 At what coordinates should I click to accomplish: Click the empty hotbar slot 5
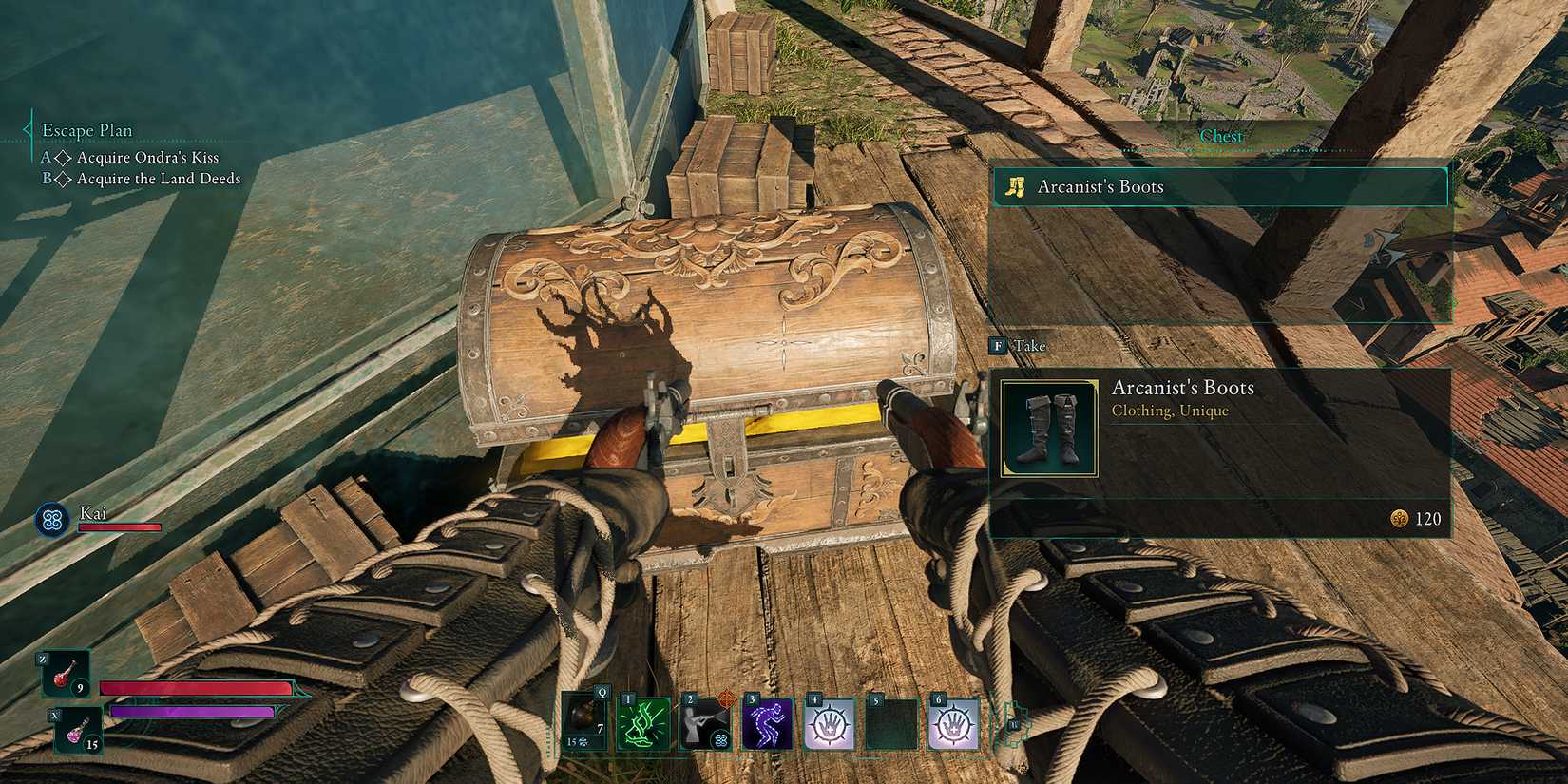click(x=893, y=722)
